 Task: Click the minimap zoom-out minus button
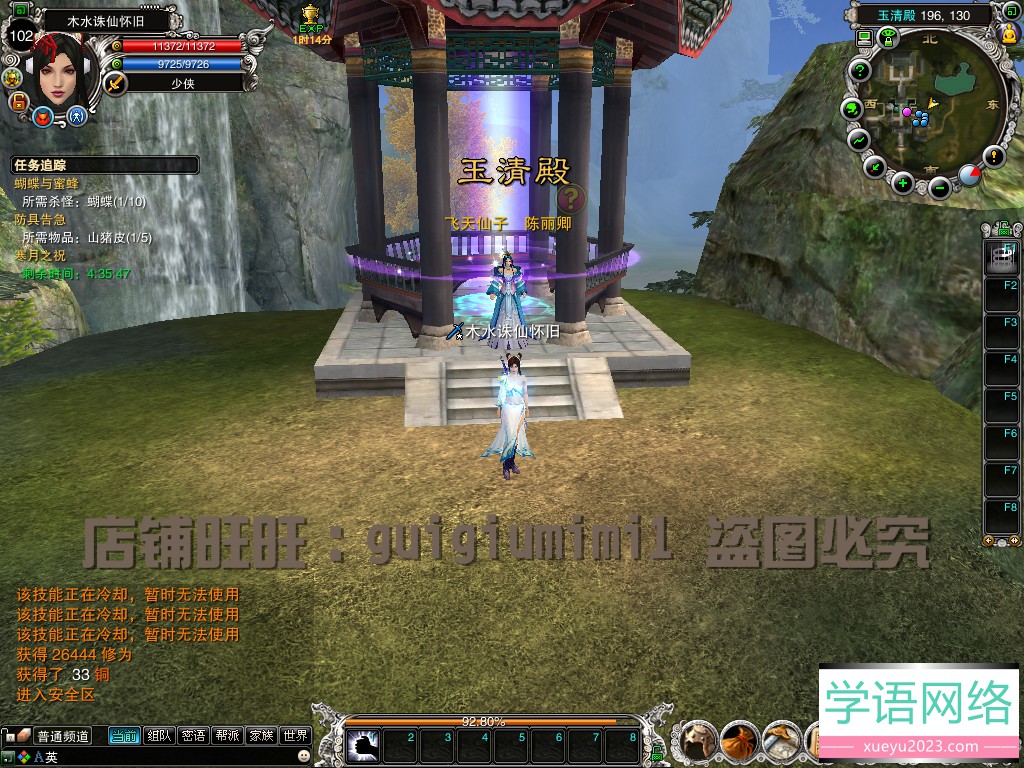939,187
